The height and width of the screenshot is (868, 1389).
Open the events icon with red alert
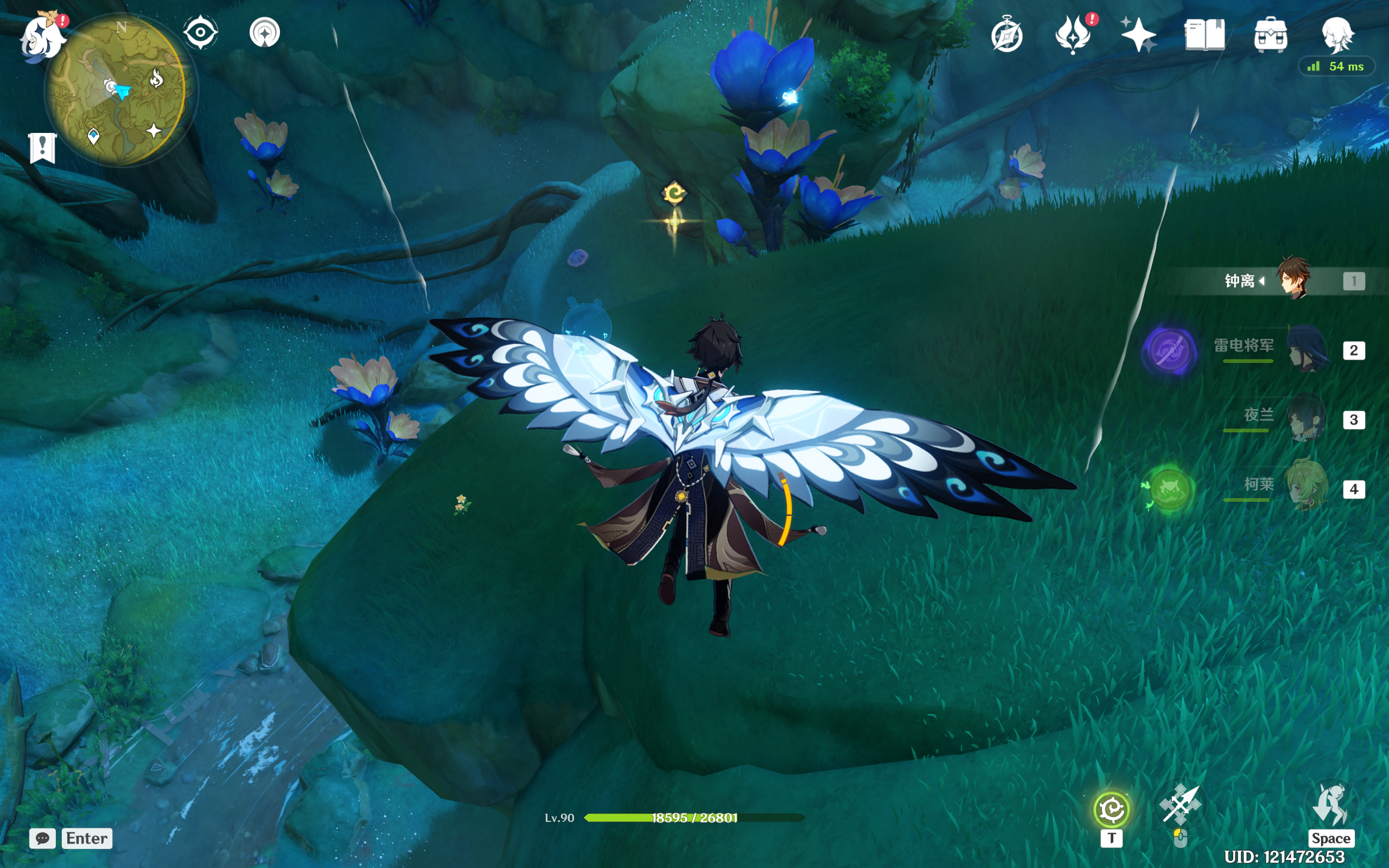coord(1073,34)
